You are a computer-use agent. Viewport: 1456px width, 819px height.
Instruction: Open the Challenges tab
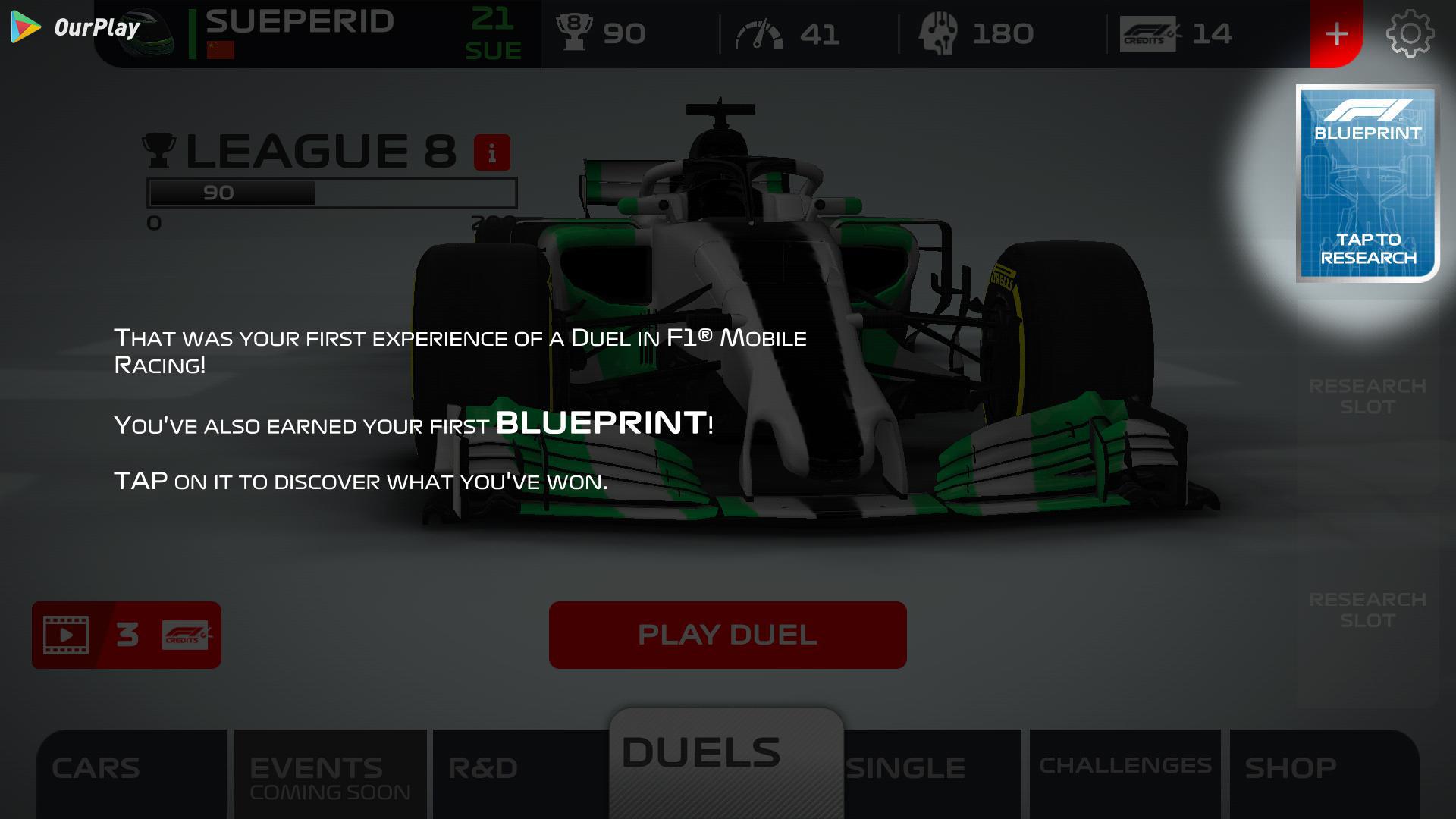click(x=1125, y=767)
